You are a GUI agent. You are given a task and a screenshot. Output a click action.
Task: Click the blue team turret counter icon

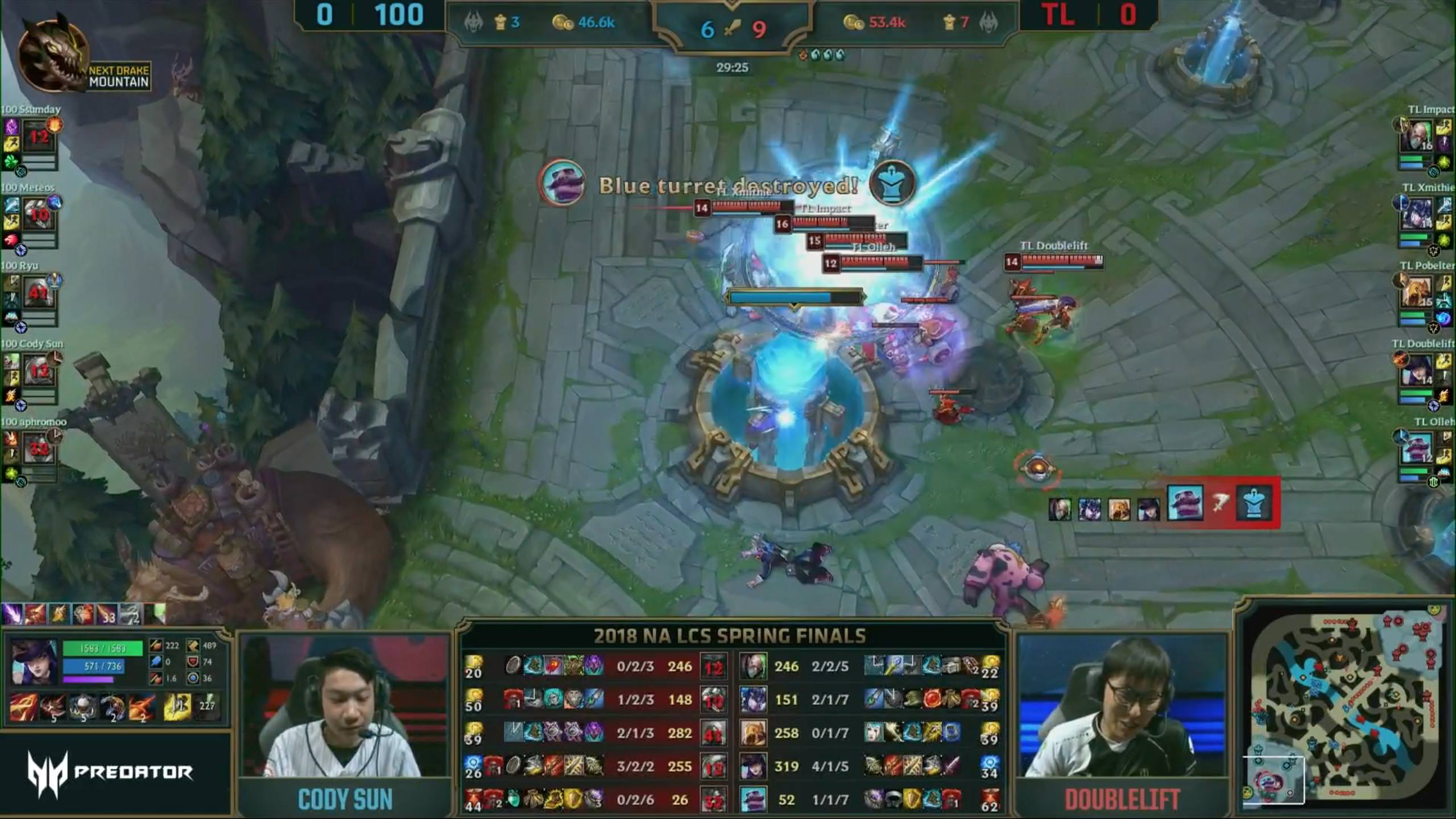[x=500, y=23]
